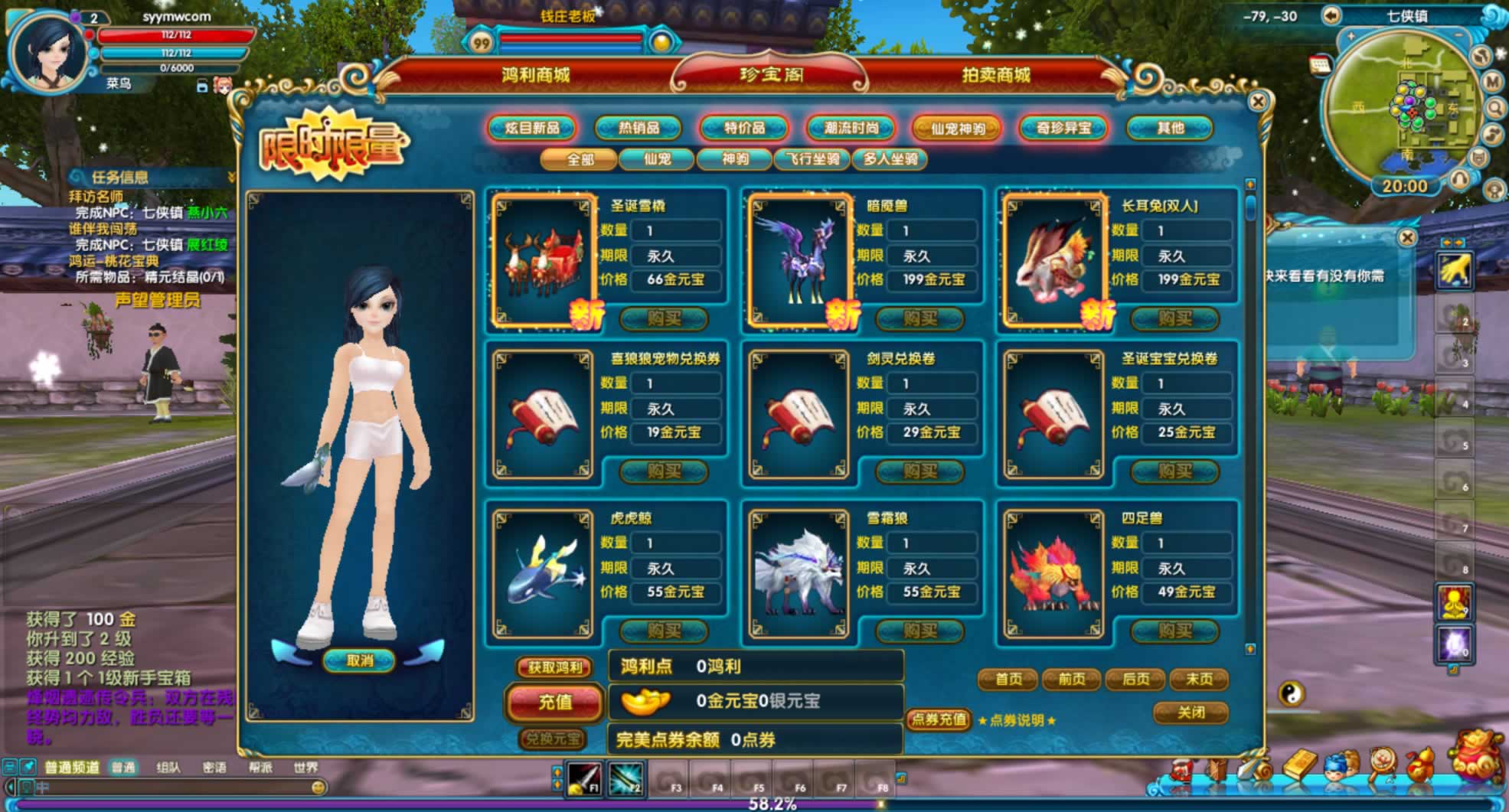Click the 充值 recharge button
This screenshot has height=812, width=1509.
pos(554,701)
